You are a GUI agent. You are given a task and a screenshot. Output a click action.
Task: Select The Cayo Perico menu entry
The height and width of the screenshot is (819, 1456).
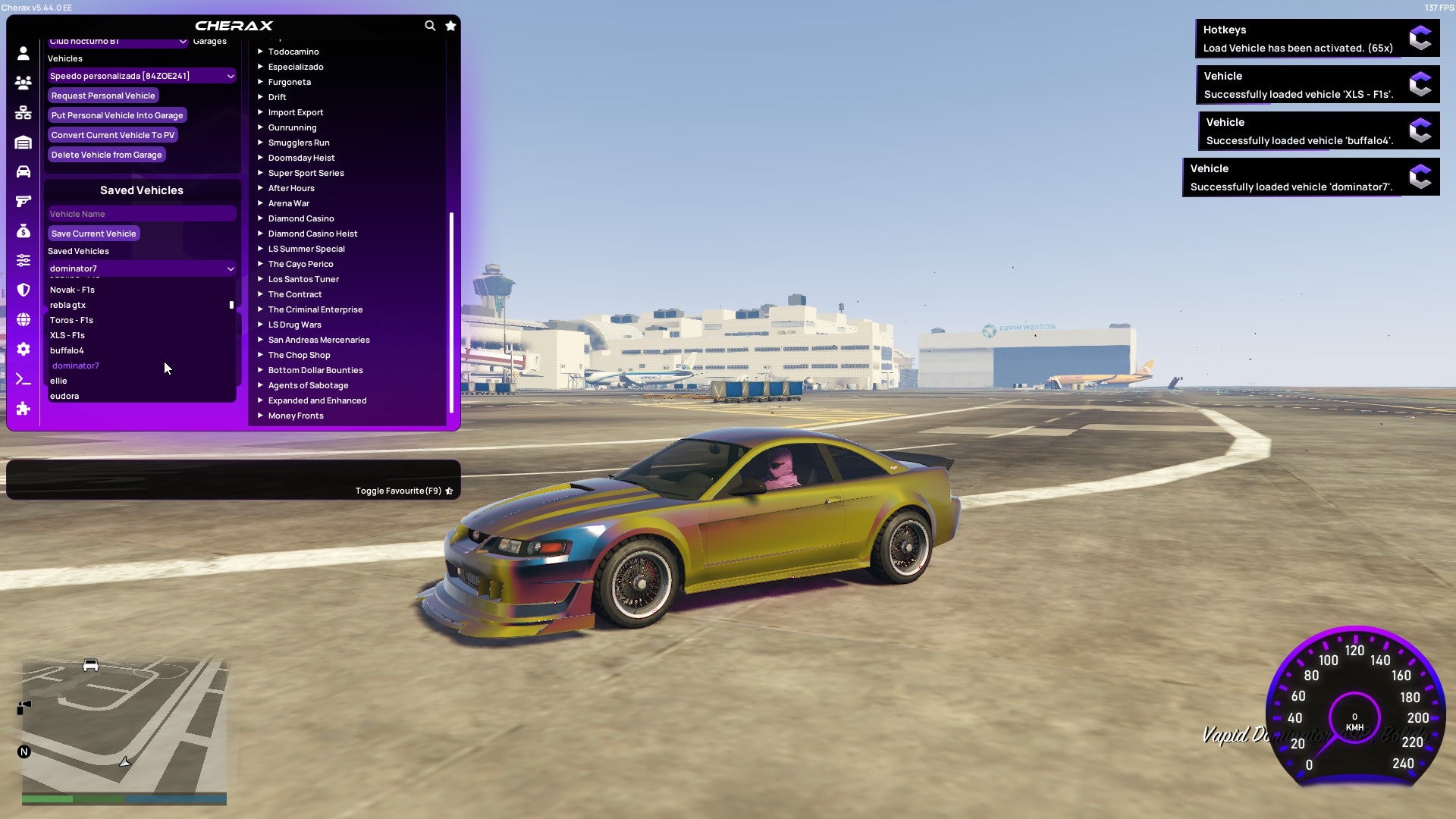[300, 264]
